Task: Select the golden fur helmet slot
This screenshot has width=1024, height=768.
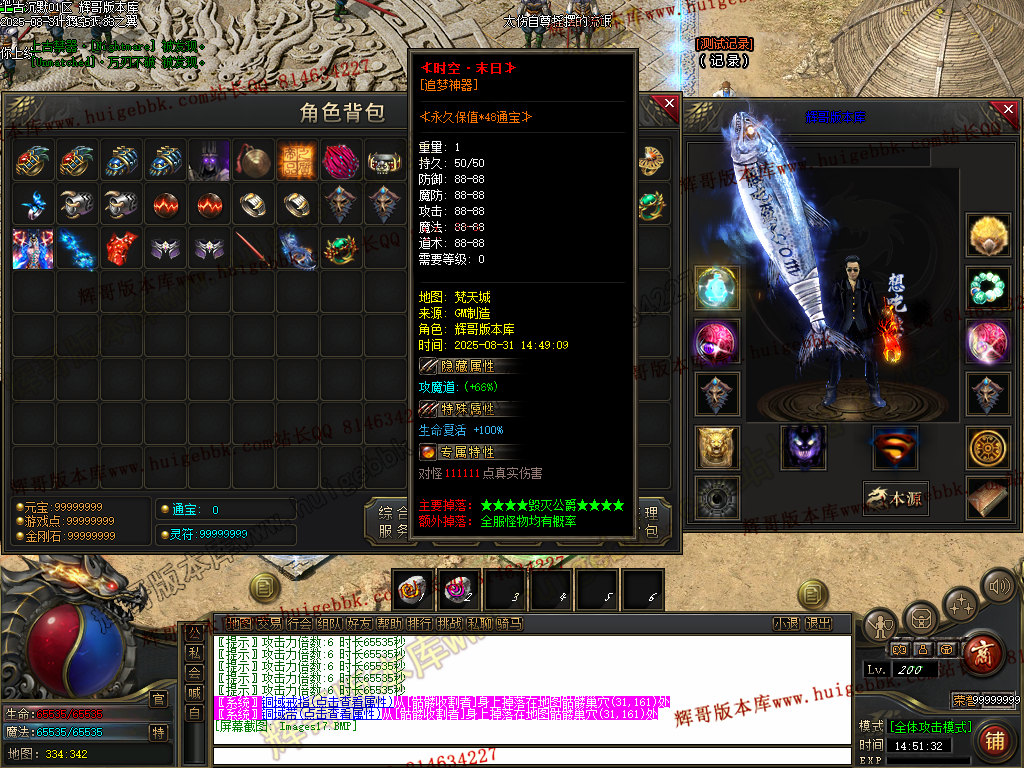Action: [x=988, y=236]
